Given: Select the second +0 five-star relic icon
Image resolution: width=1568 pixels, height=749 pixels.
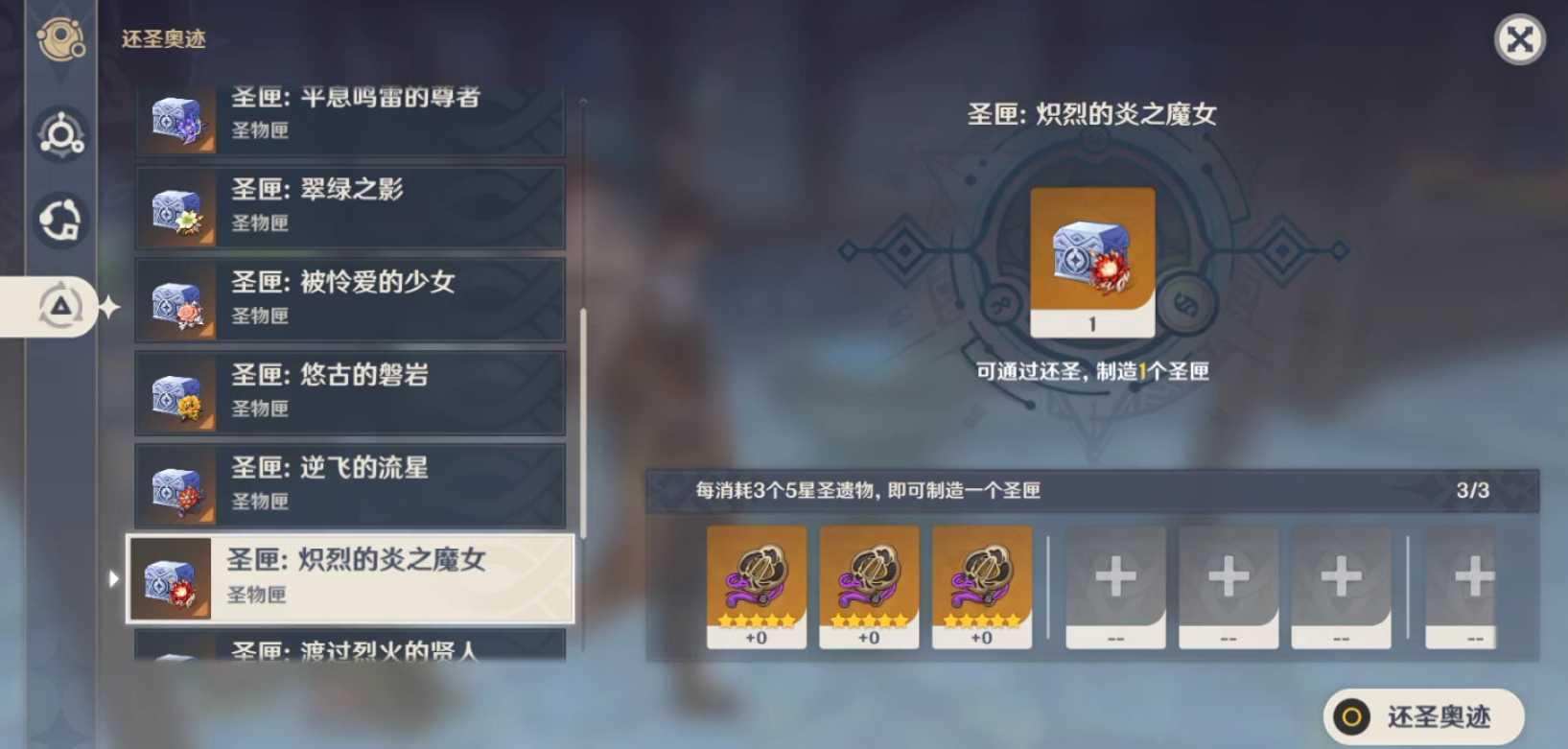Looking at the screenshot, I should [868, 585].
